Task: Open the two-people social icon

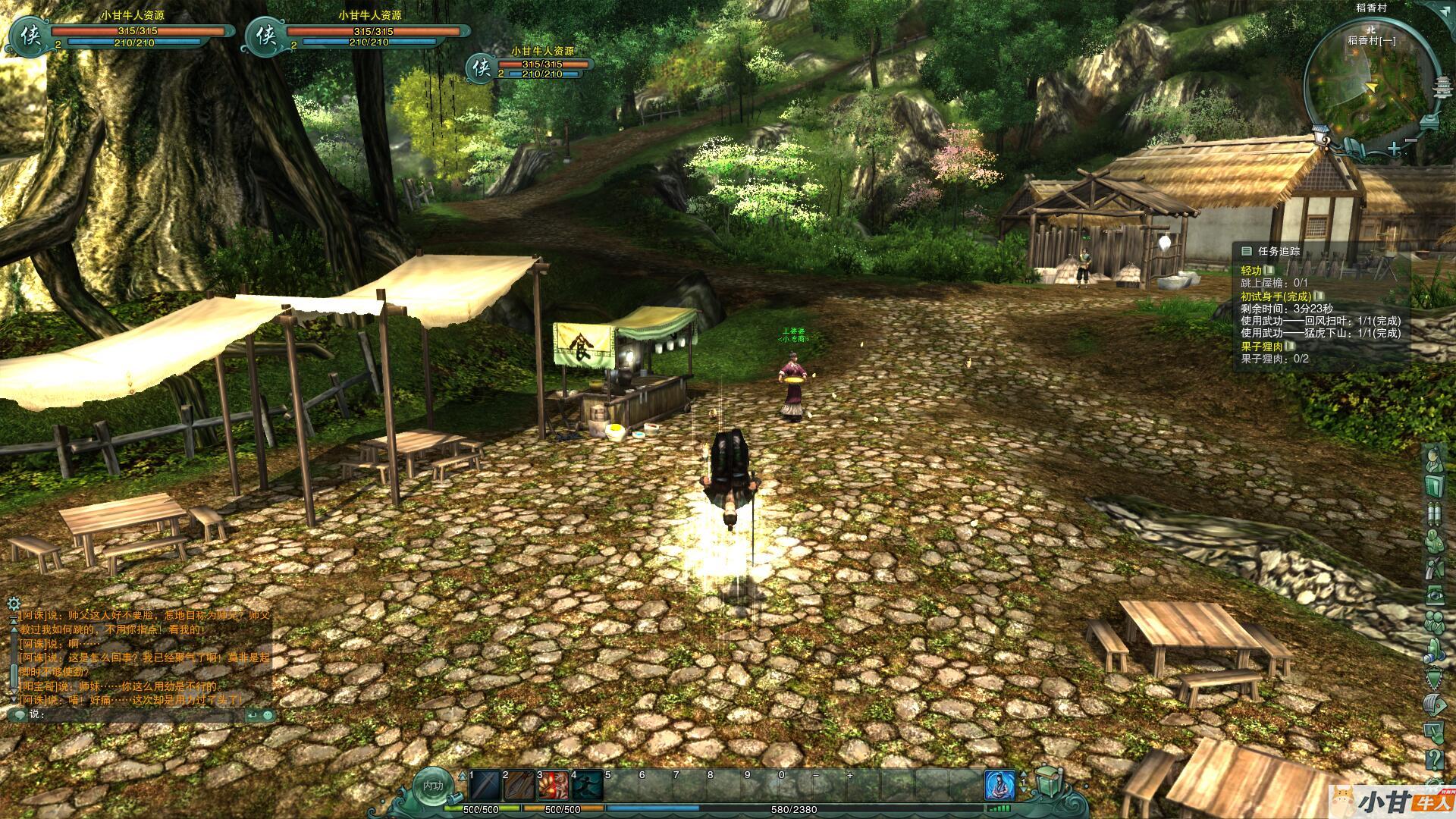Action: pos(1433,622)
